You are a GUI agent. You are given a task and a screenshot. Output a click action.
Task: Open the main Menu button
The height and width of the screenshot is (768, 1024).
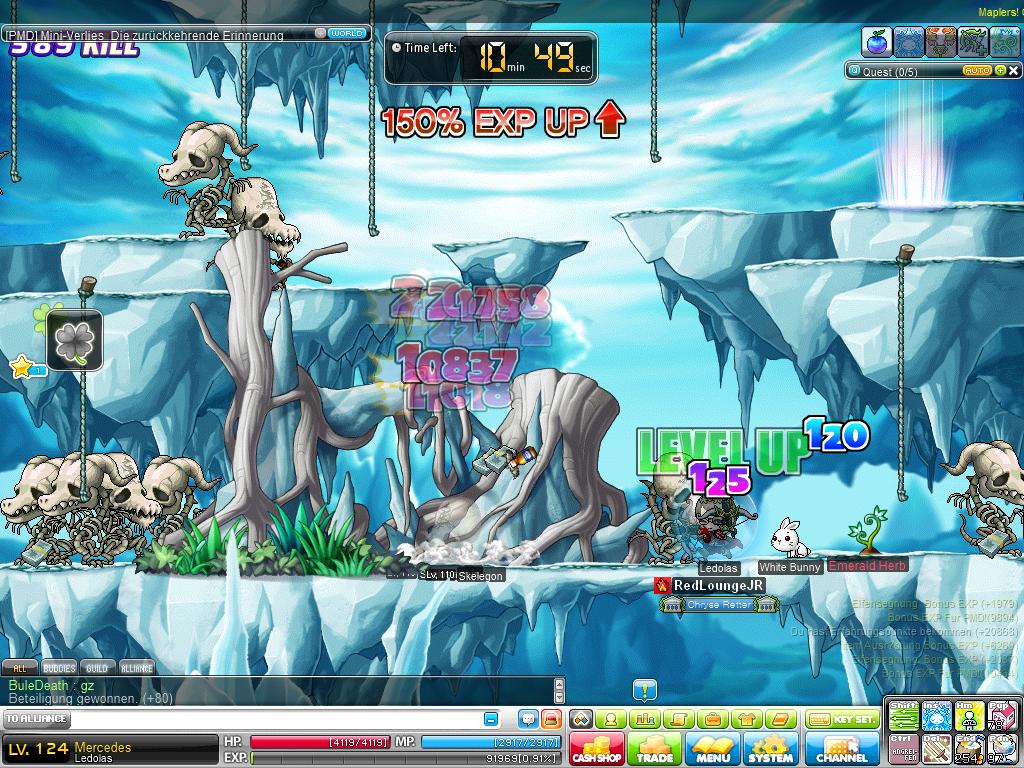(x=713, y=749)
